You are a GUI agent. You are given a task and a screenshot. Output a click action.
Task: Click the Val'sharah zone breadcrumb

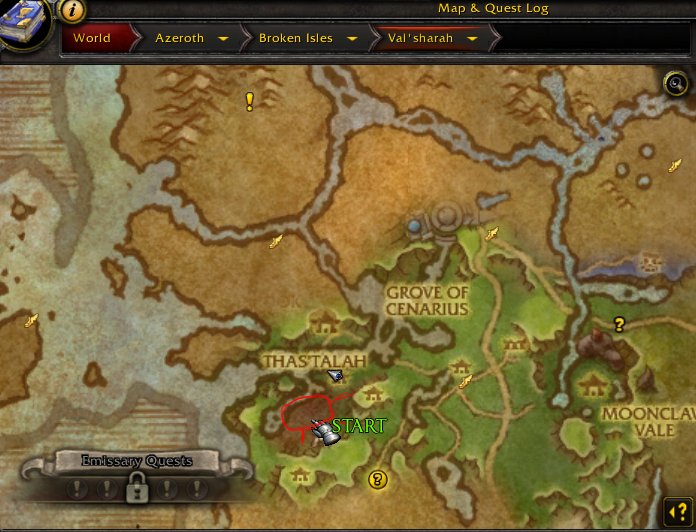click(x=420, y=39)
